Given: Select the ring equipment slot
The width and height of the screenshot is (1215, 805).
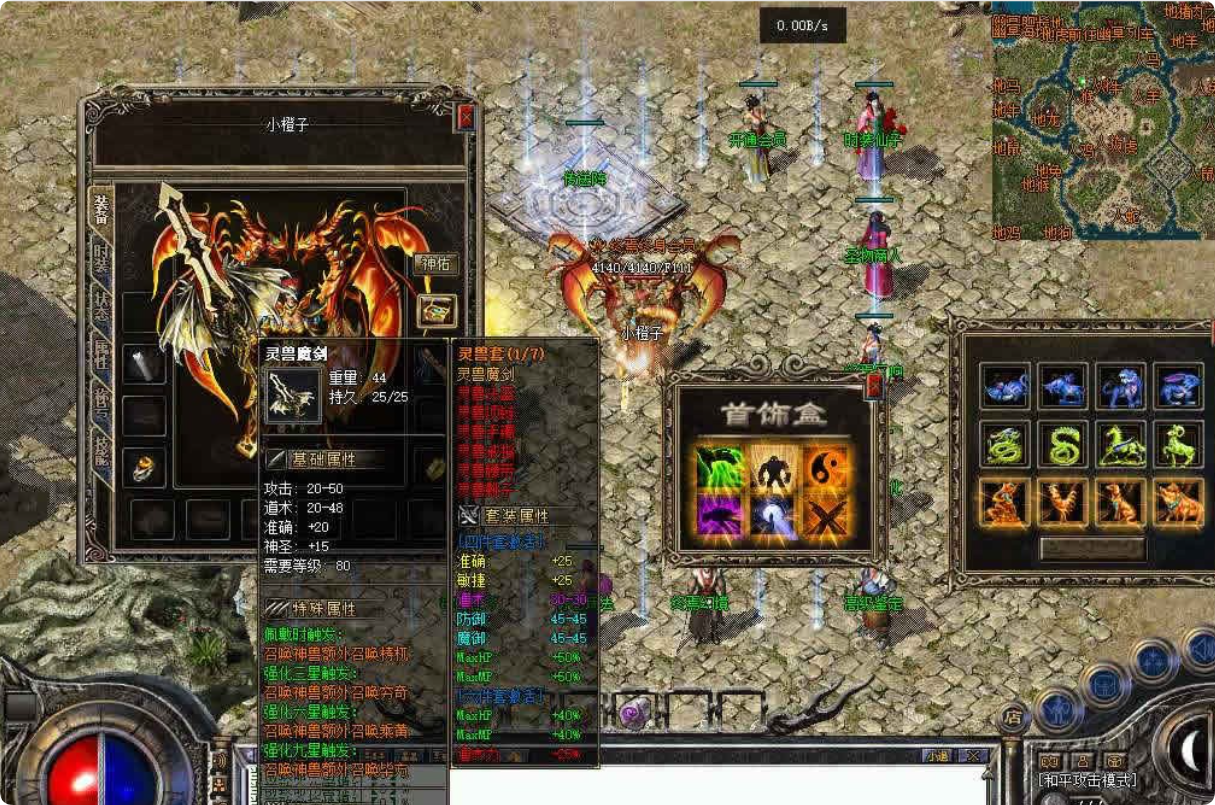Looking at the screenshot, I should [144, 466].
